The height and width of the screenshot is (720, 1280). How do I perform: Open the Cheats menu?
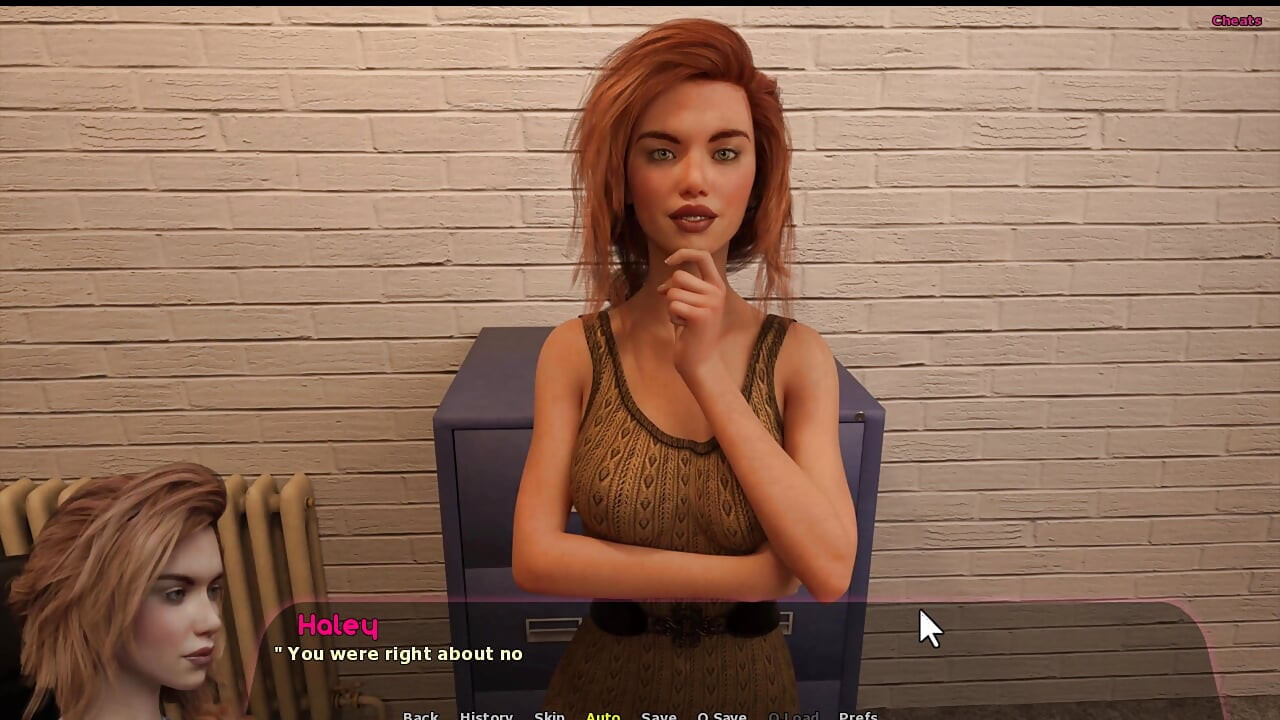(x=1236, y=21)
